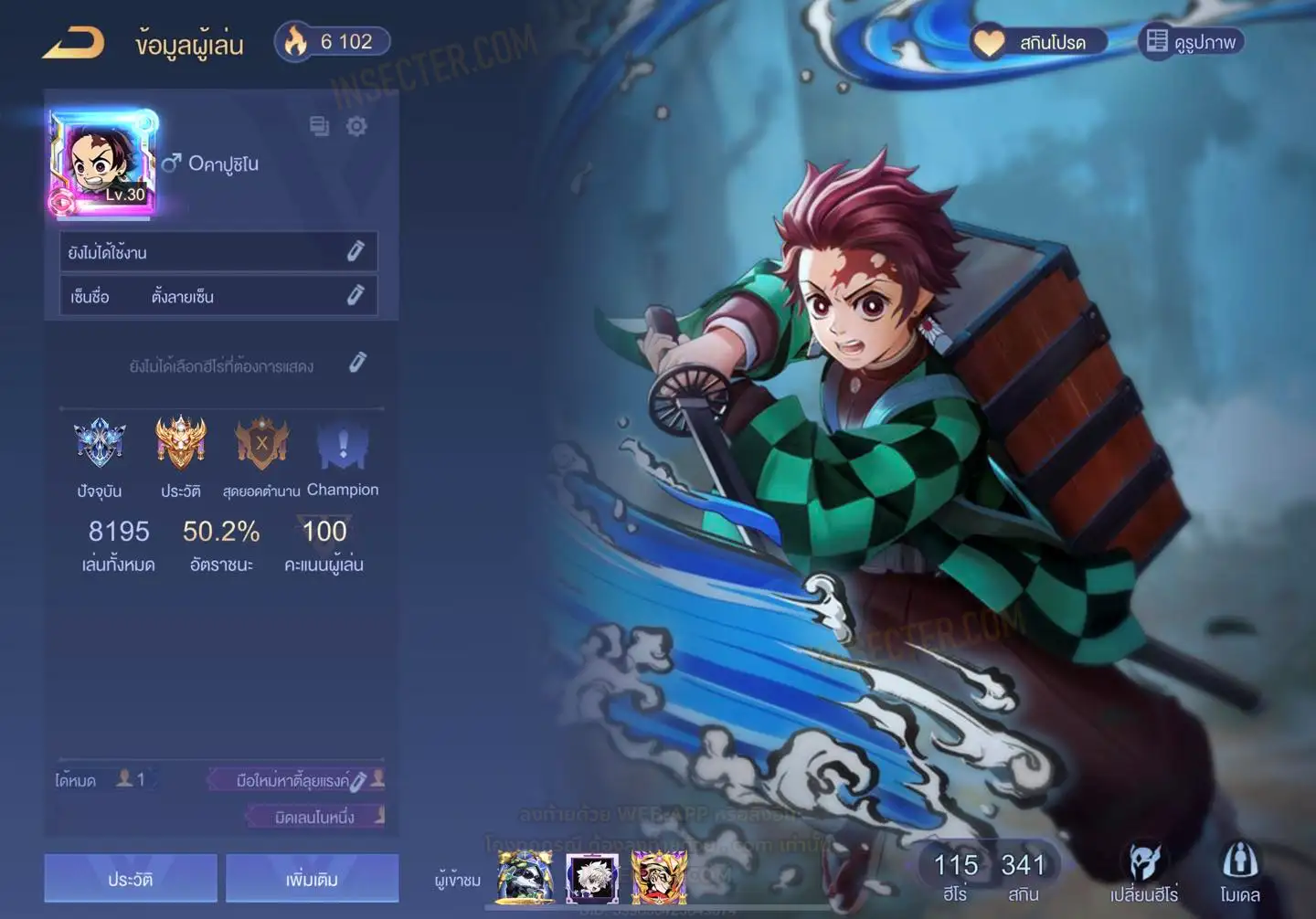This screenshot has height=919, width=1316.
Task: Open the เปลี่ยนฮีโร่ change hero button
Action: pyautogui.click(x=1144, y=872)
